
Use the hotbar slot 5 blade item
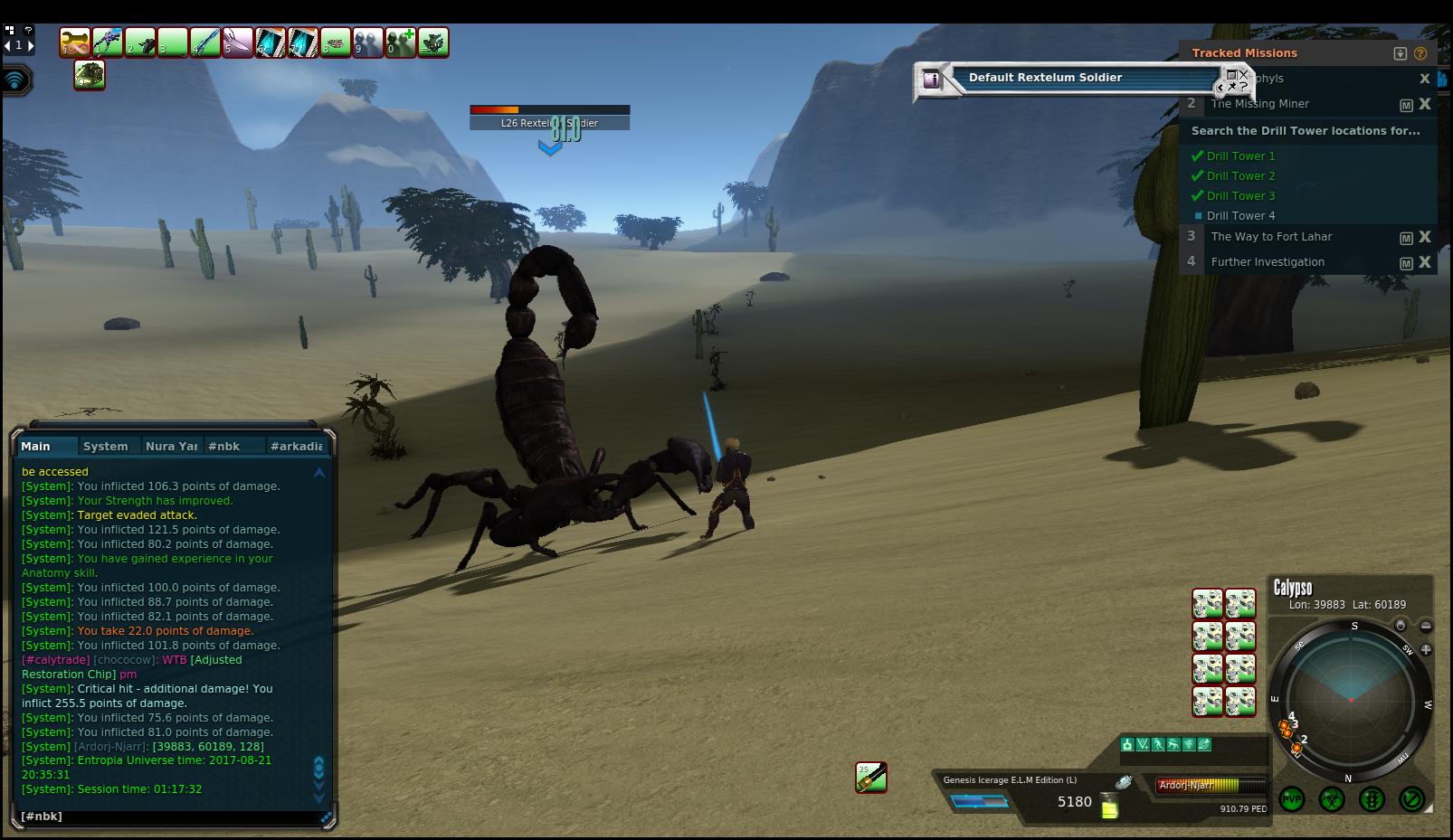pos(238,42)
